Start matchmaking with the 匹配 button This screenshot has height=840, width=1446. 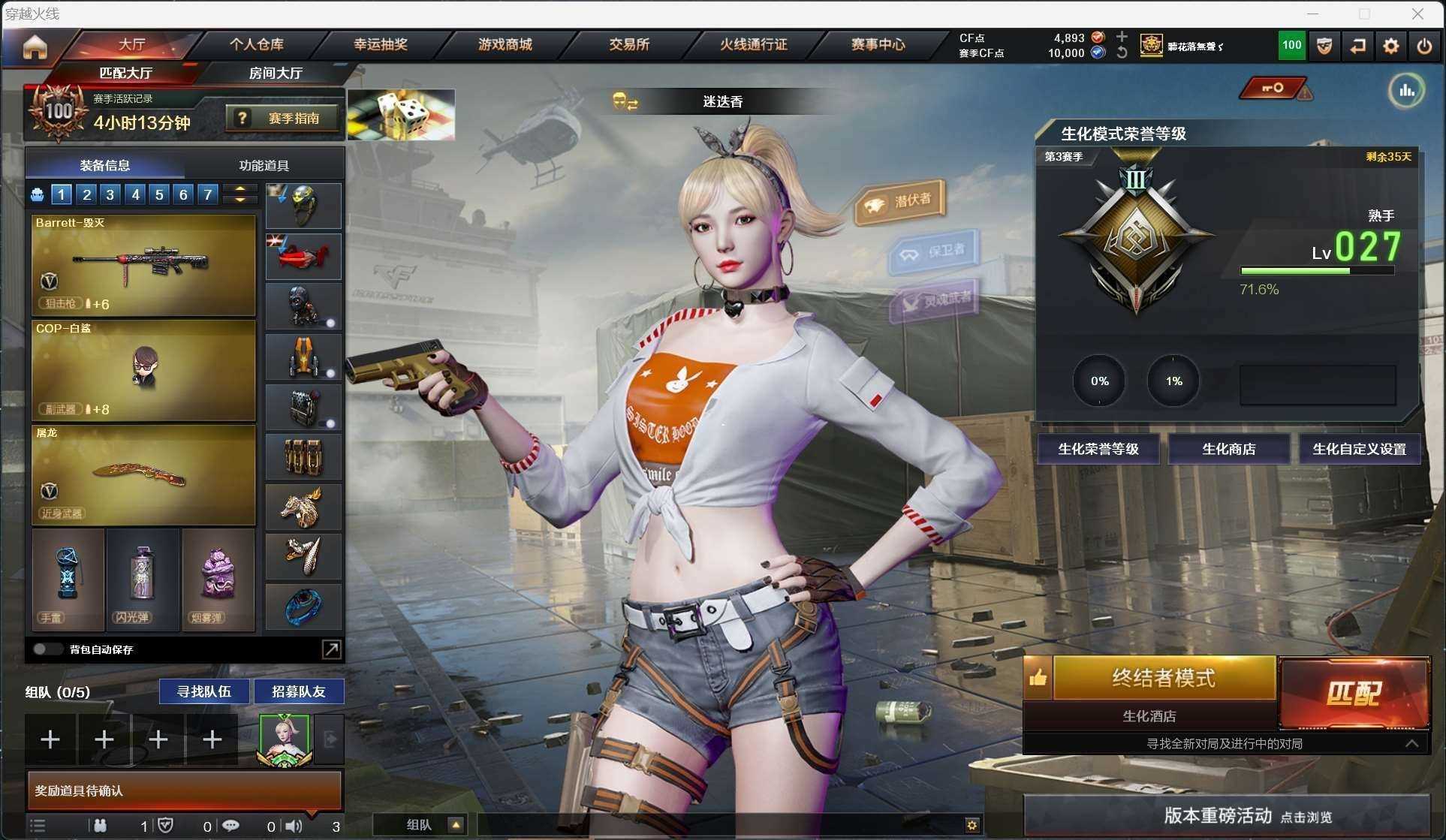point(1354,693)
